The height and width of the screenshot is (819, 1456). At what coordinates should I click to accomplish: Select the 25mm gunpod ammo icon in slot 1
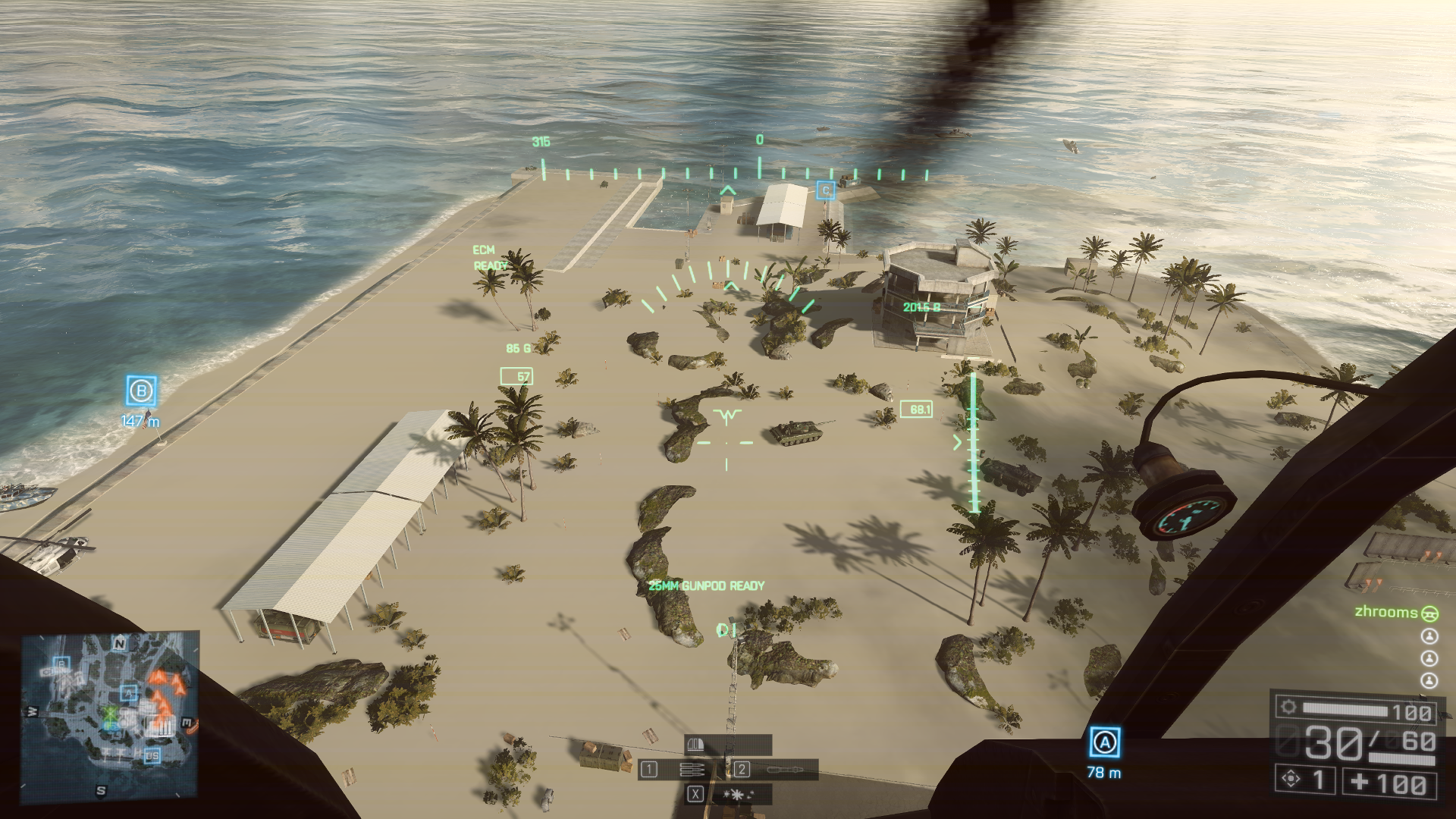point(692,769)
